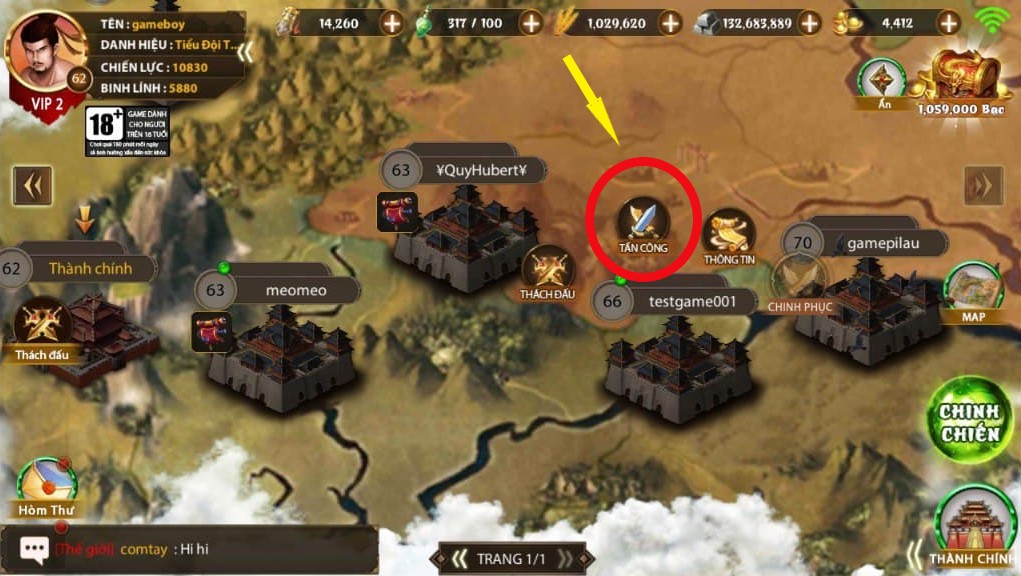This screenshot has height=576, width=1021.
Task: Go to next map page arrow
Action: (983, 185)
